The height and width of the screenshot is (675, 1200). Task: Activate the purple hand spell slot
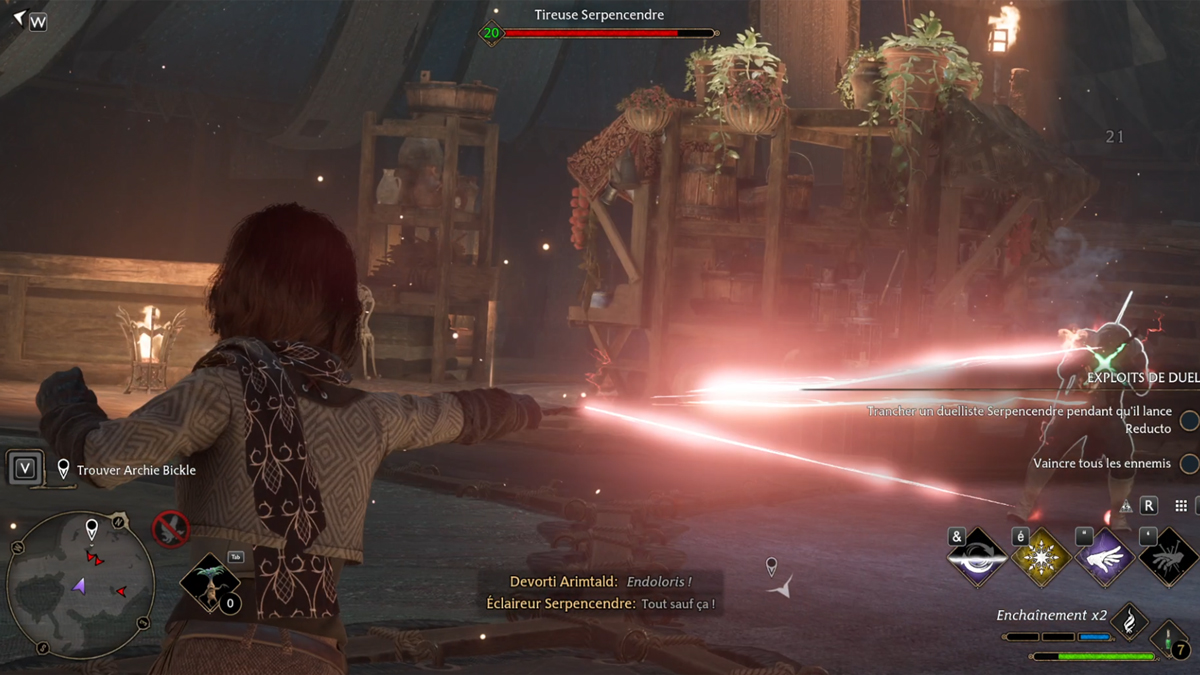tap(1104, 558)
